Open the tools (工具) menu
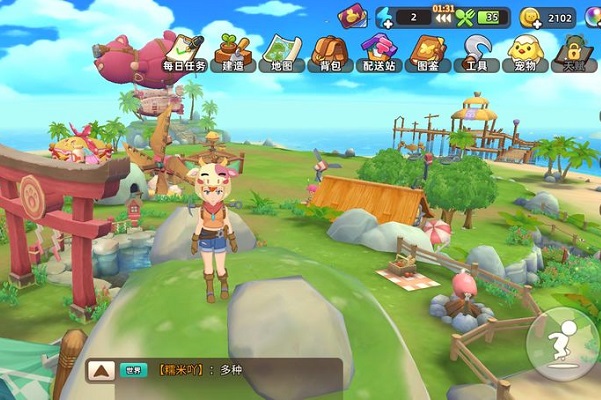 coord(476,52)
